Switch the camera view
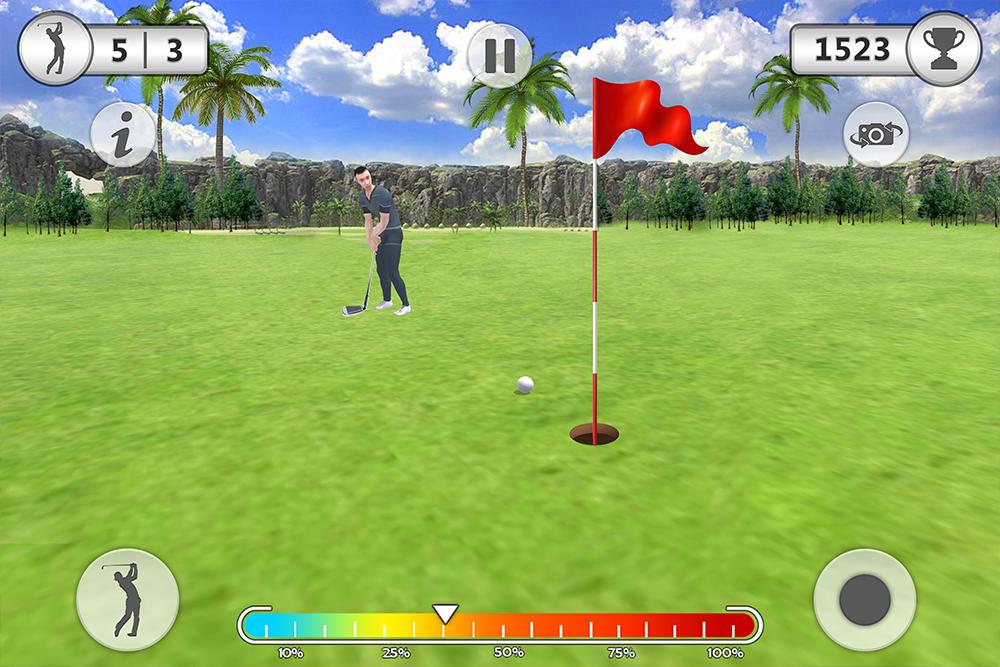Image resolution: width=1000 pixels, height=667 pixels. (x=876, y=134)
